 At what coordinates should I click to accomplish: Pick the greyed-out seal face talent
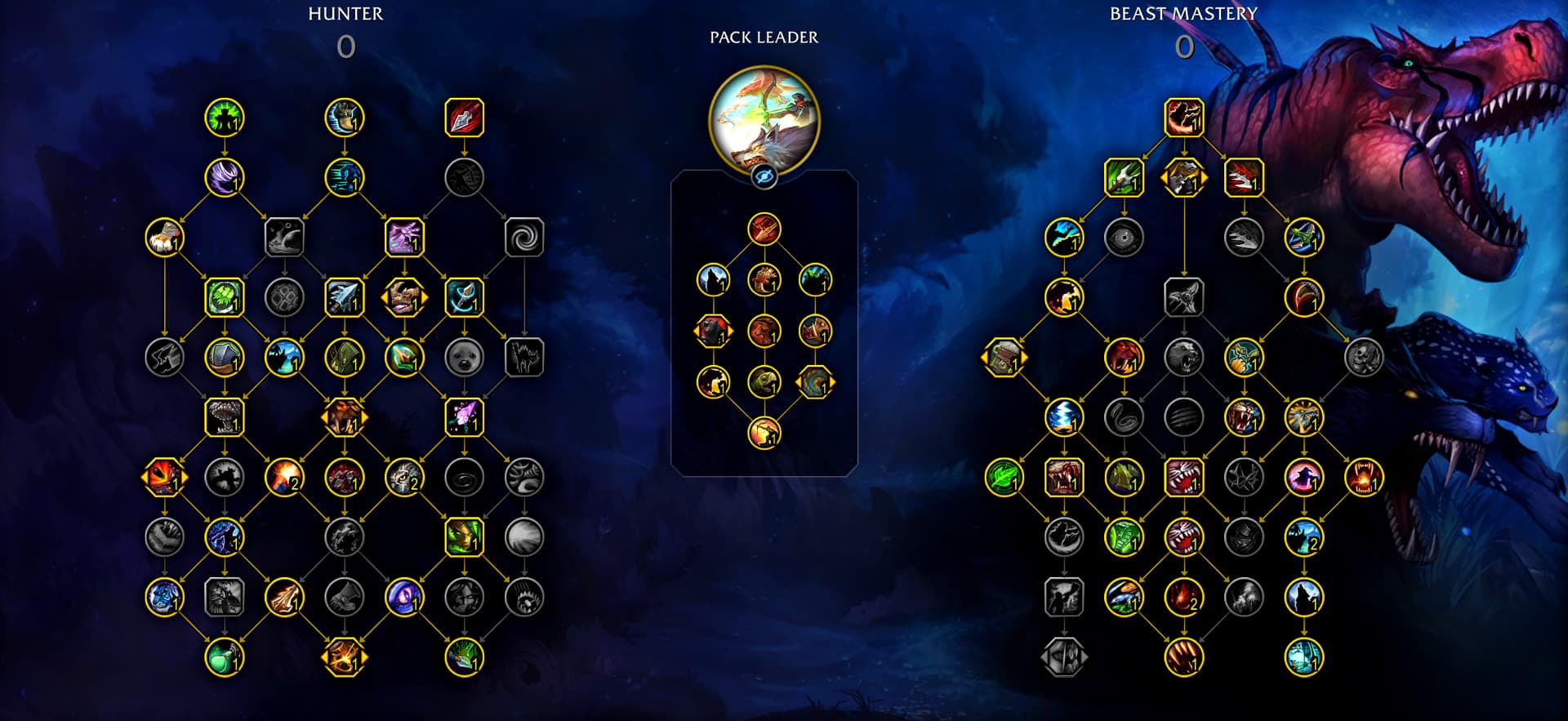464,358
